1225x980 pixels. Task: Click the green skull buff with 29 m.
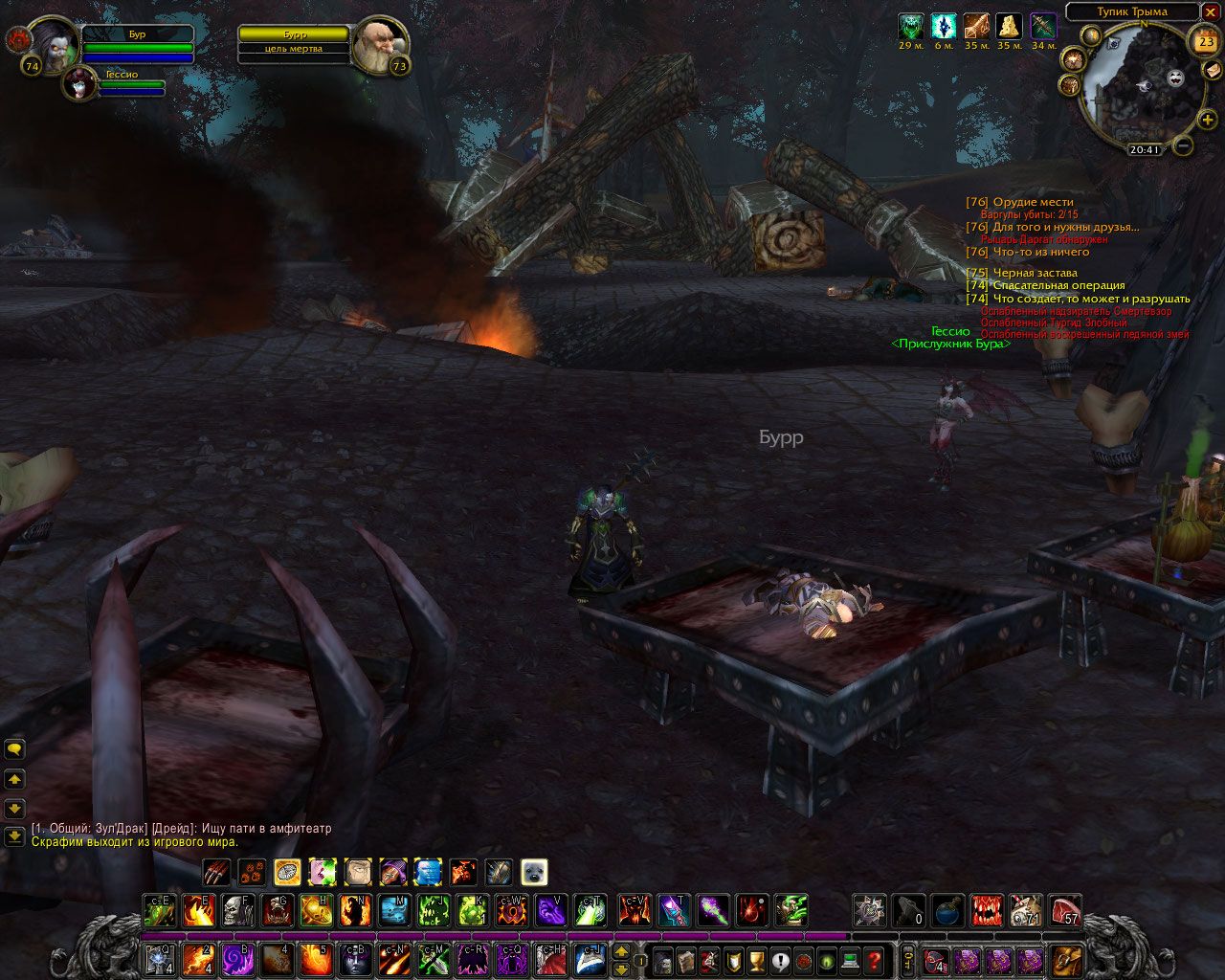point(911,27)
